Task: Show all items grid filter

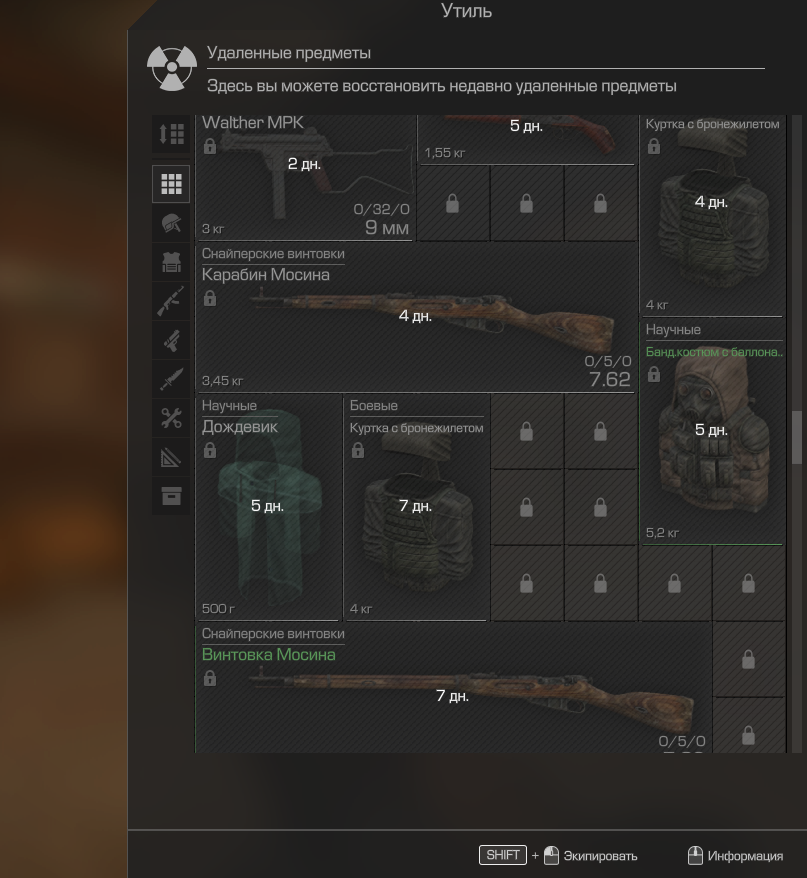Action: tap(171, 184)
